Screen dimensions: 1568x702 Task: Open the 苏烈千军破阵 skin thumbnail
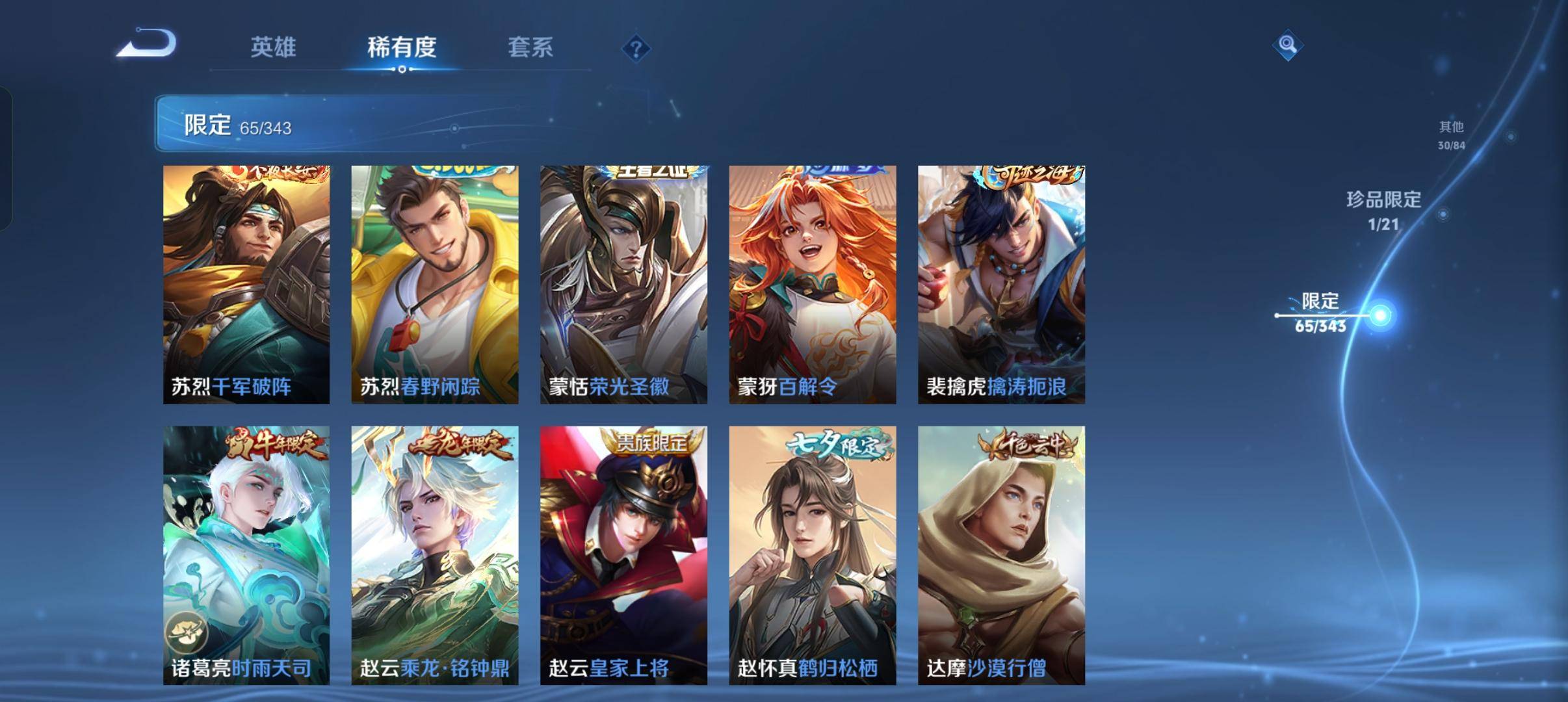tap(246, 283)
